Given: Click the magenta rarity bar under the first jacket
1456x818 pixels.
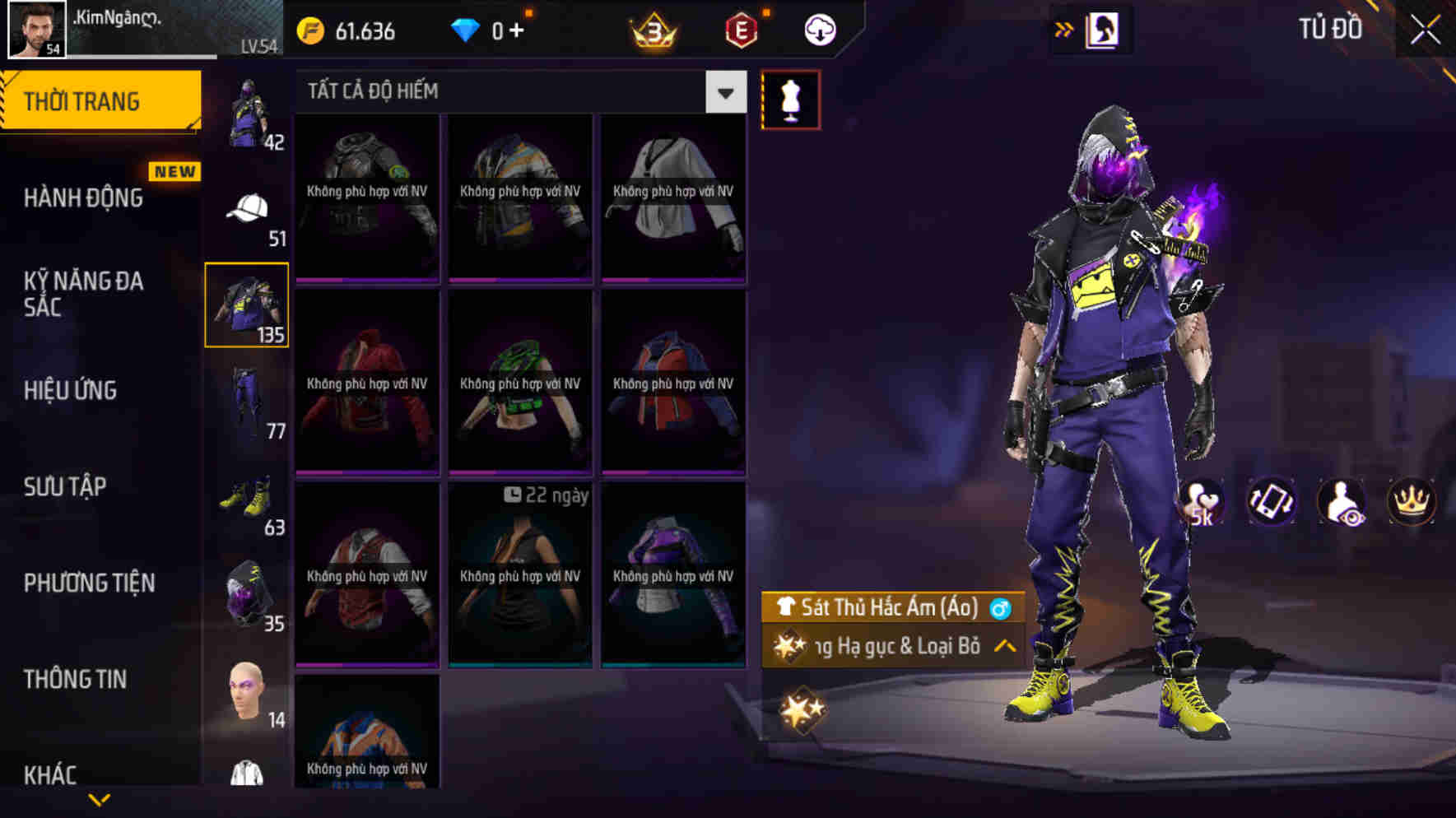Looking at the screenshot, I should coord(366,280).
